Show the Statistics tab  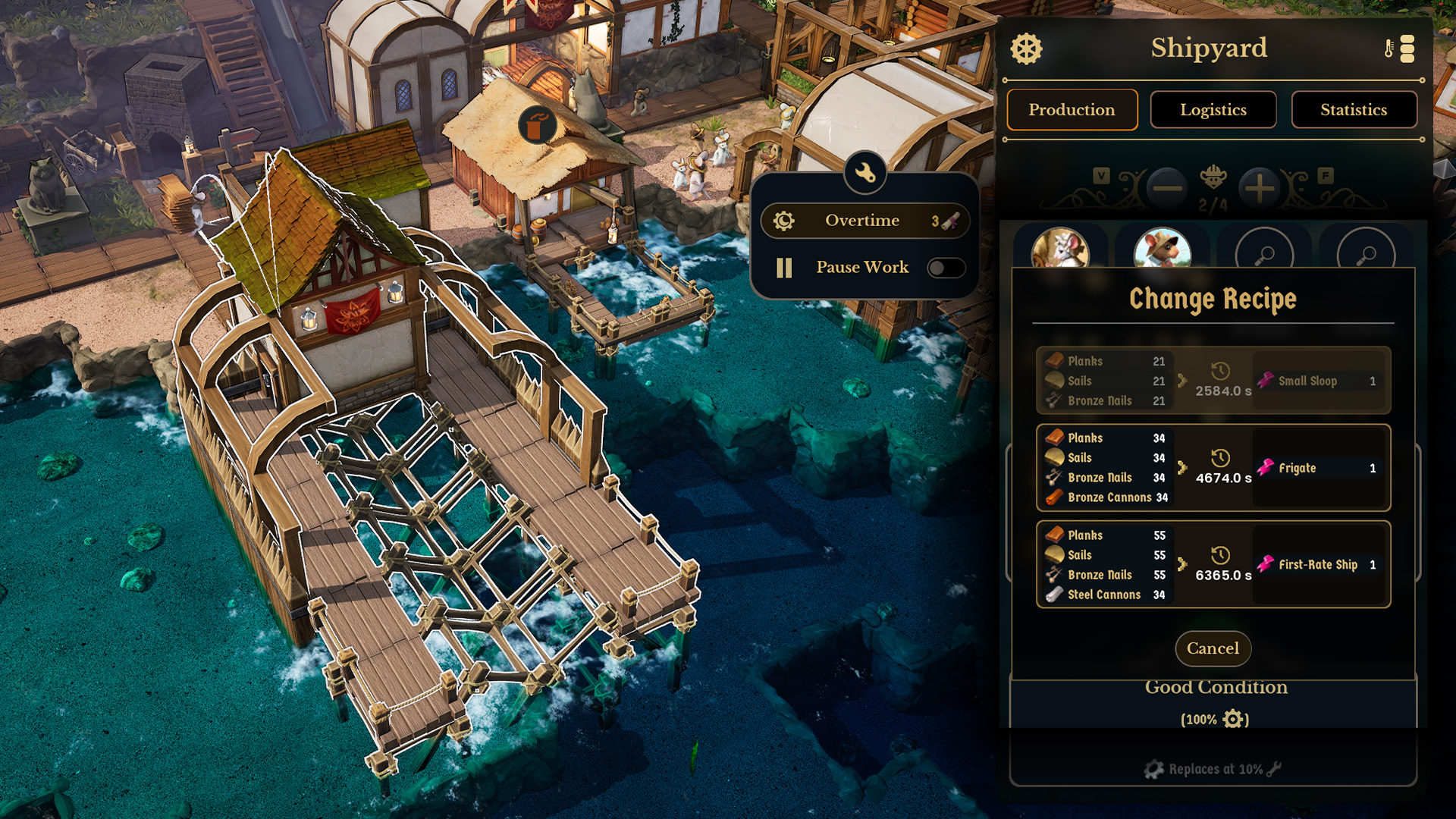[1354, 110]
